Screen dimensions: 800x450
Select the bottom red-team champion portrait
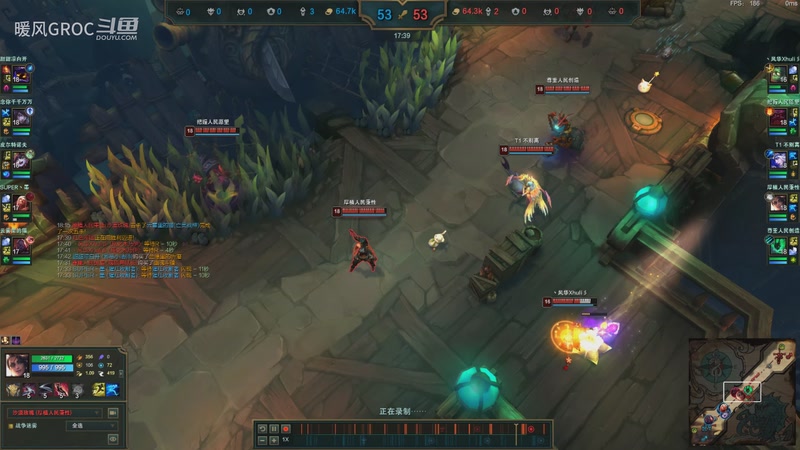pos(780,243)
